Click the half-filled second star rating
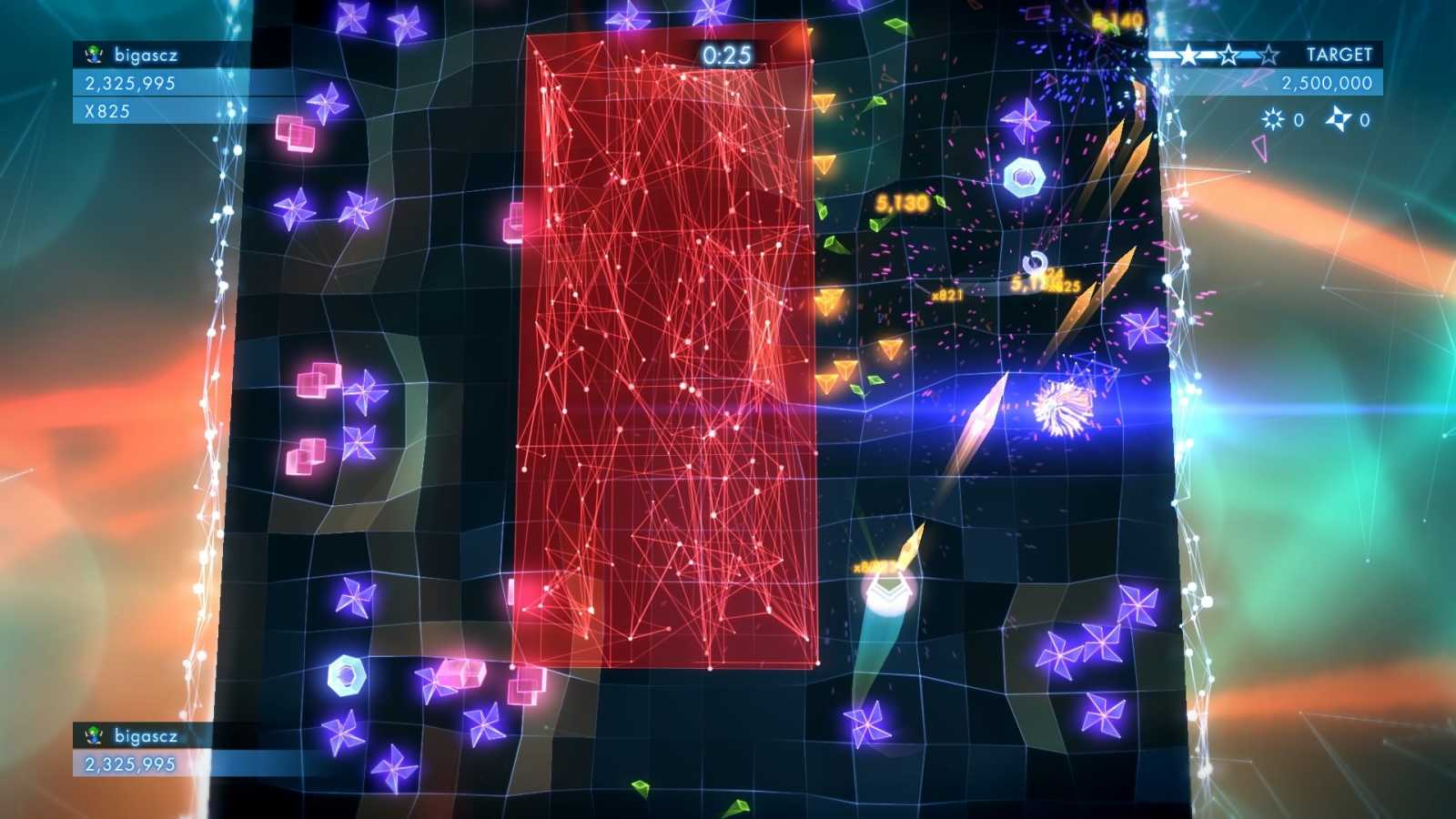 pos(1229,55)
